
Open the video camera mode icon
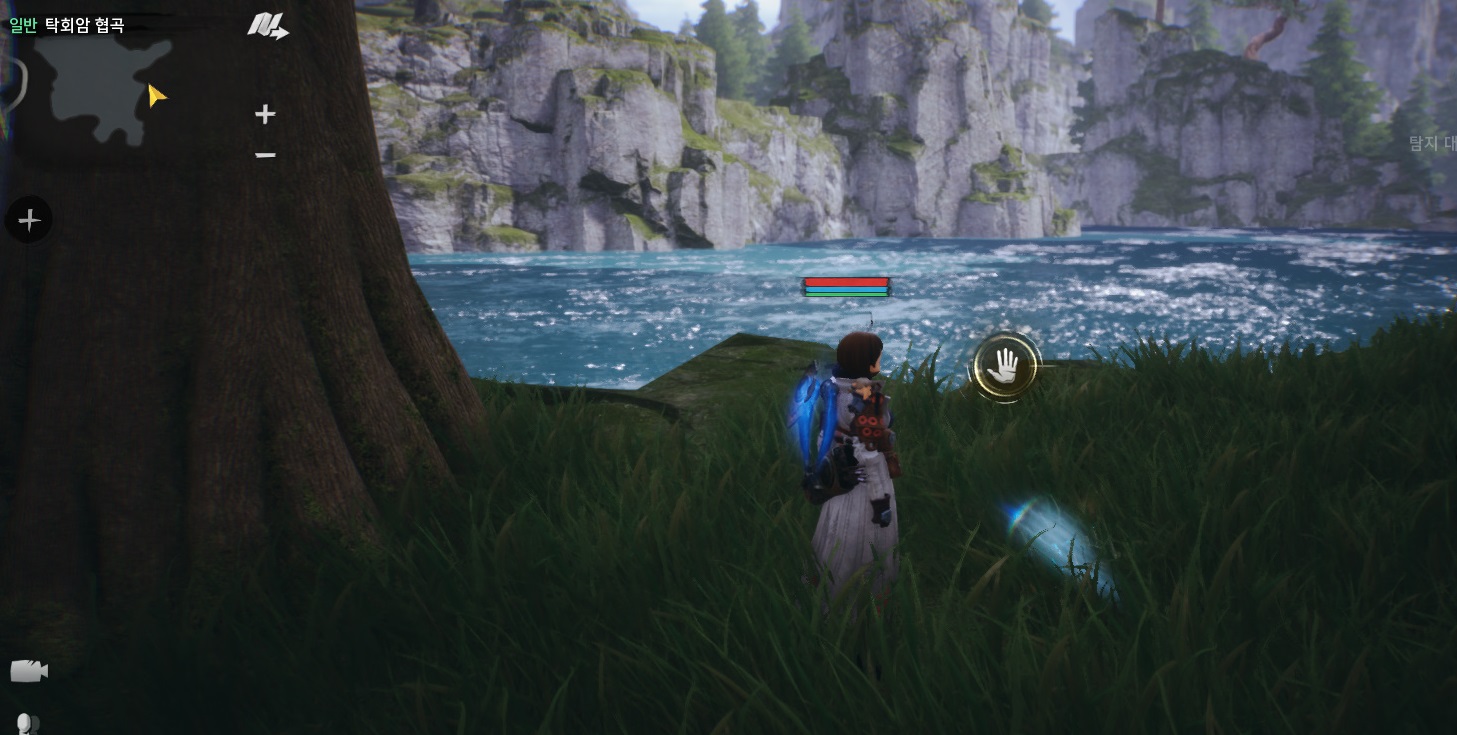point(29,671)
